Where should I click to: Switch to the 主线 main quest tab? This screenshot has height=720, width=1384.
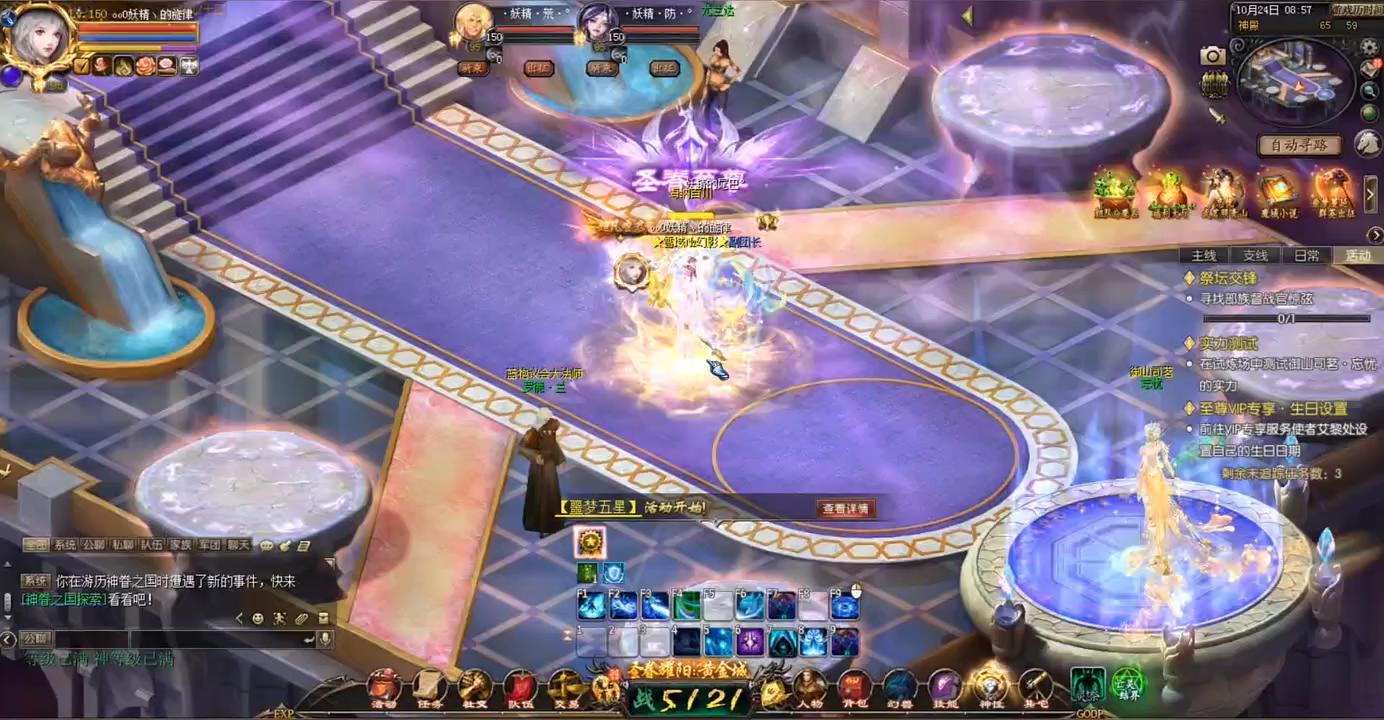point(1203,256)
